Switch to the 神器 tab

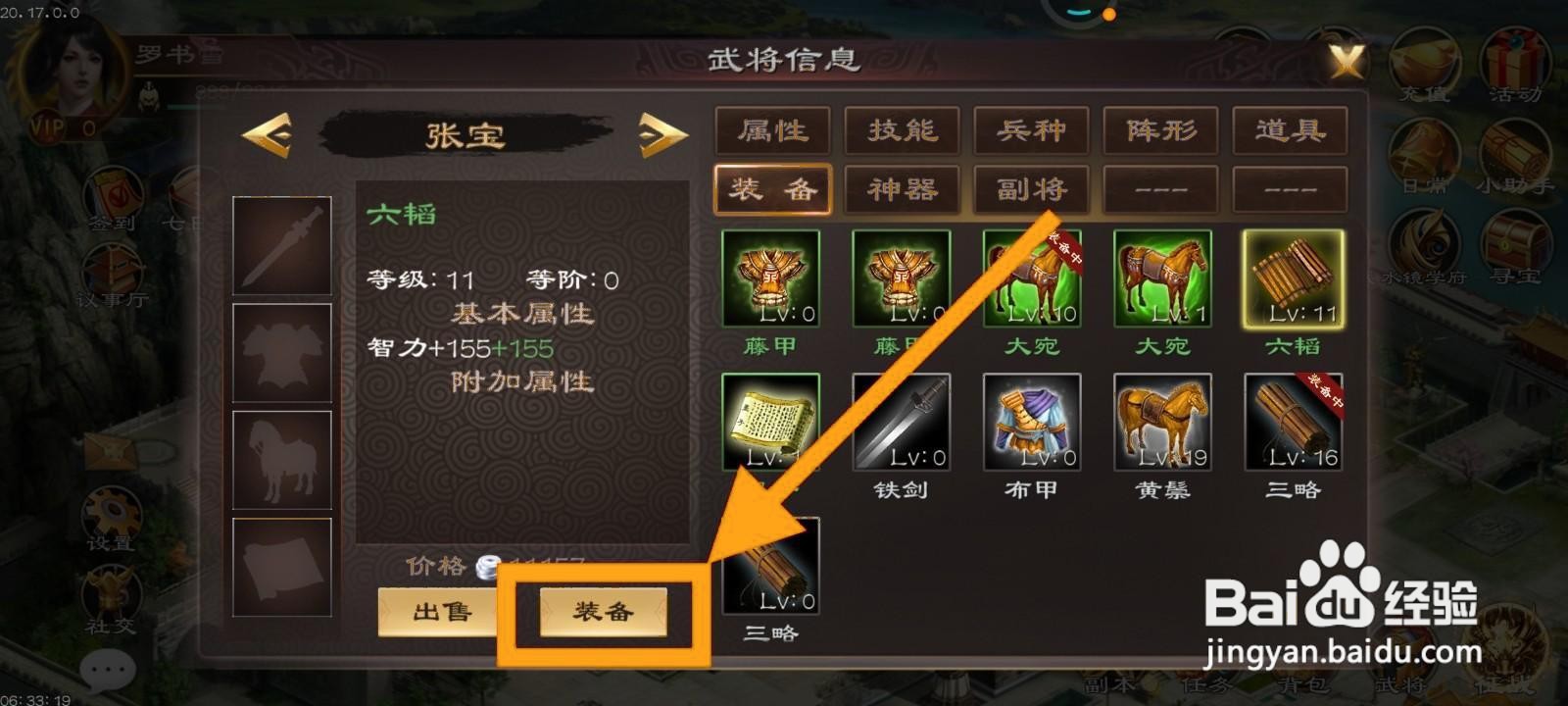(901, 189)
